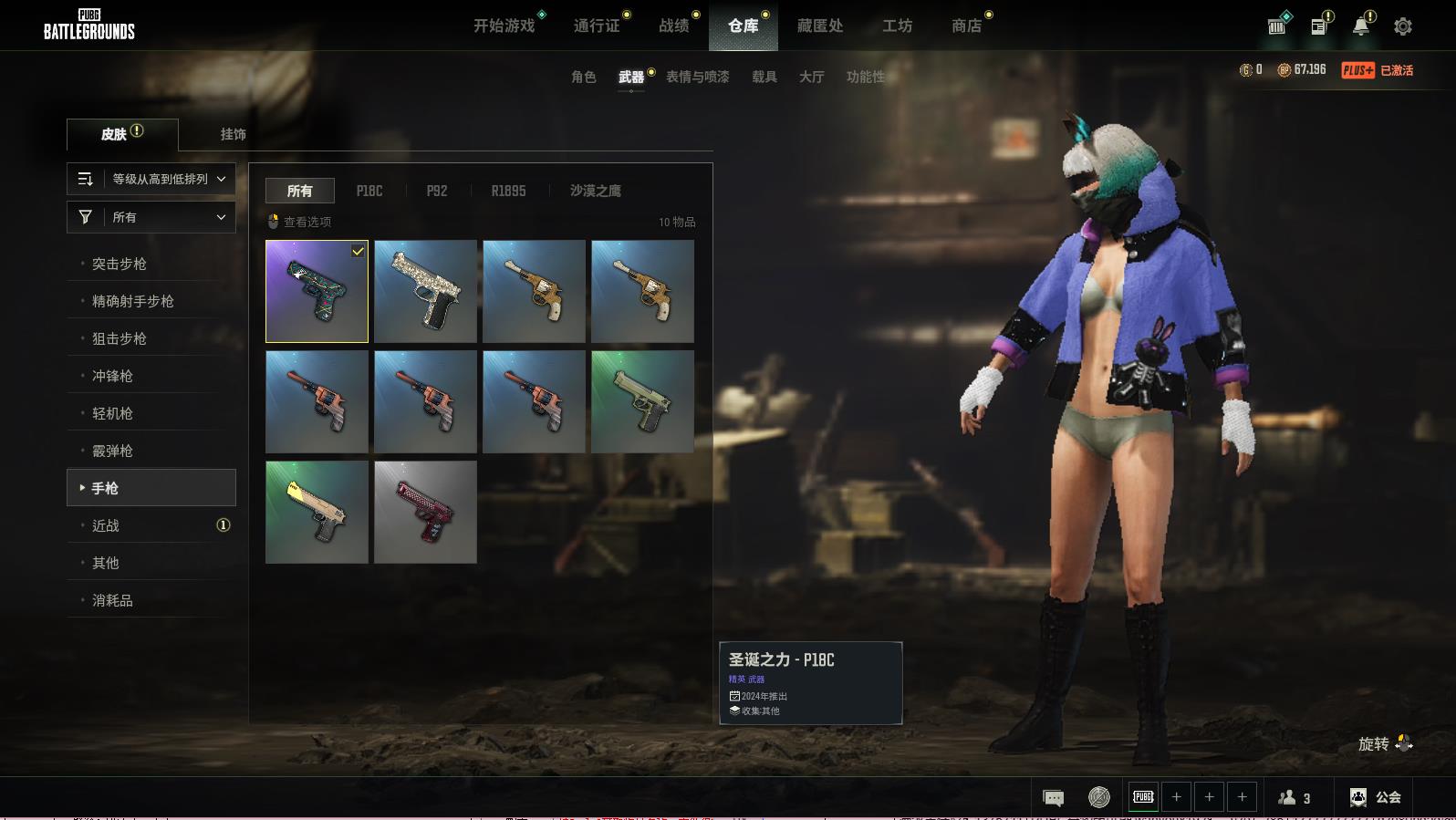Viewport: 1456px width, 820px height.
Task: Switch to the 角色 sub-tab
Action: click(x=583, y=77)
